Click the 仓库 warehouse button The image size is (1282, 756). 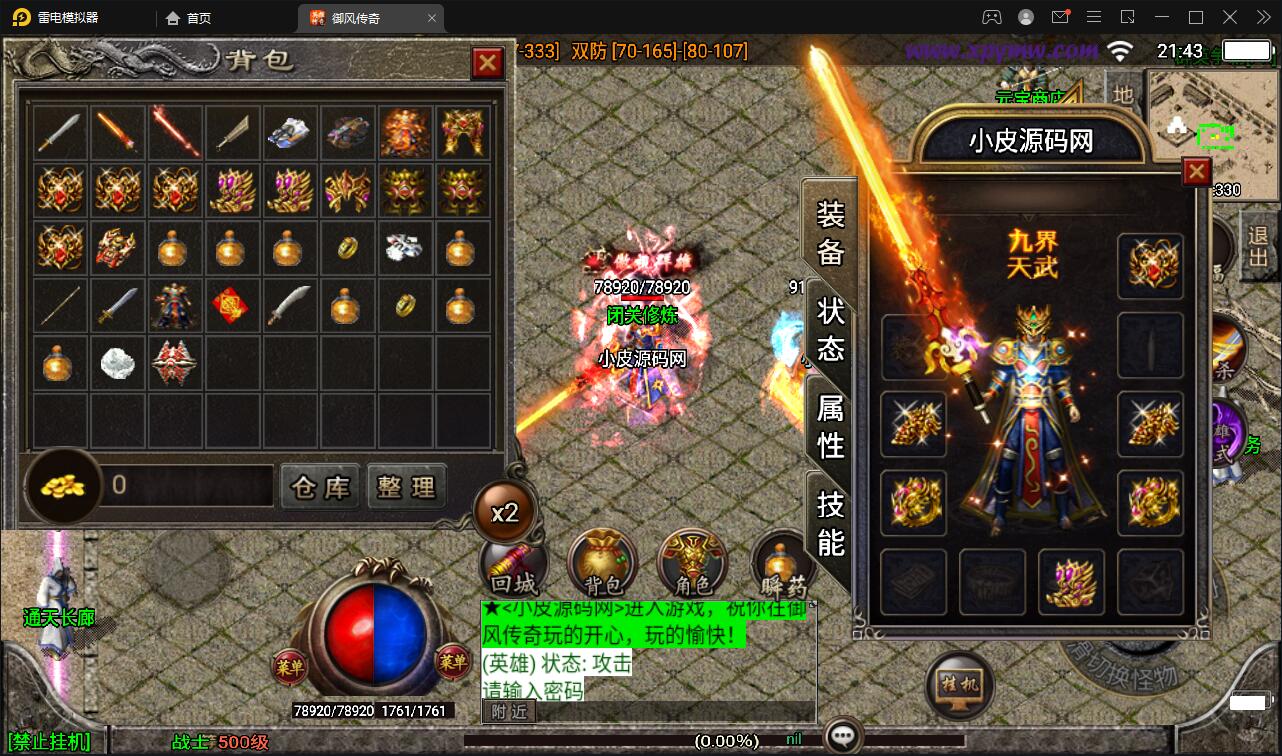coord(319,487)
